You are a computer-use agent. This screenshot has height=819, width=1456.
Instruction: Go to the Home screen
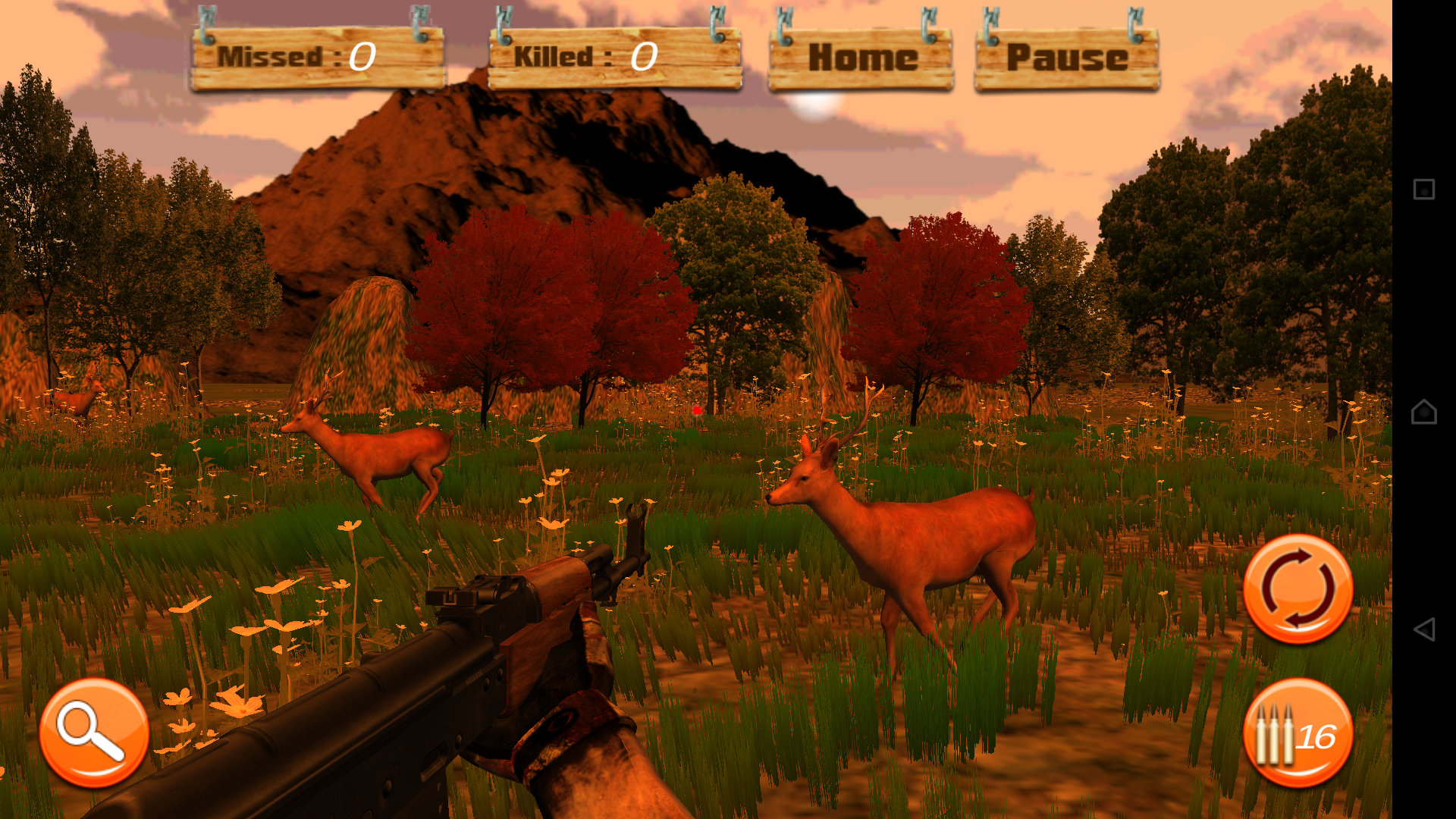(x=861, y=58)
